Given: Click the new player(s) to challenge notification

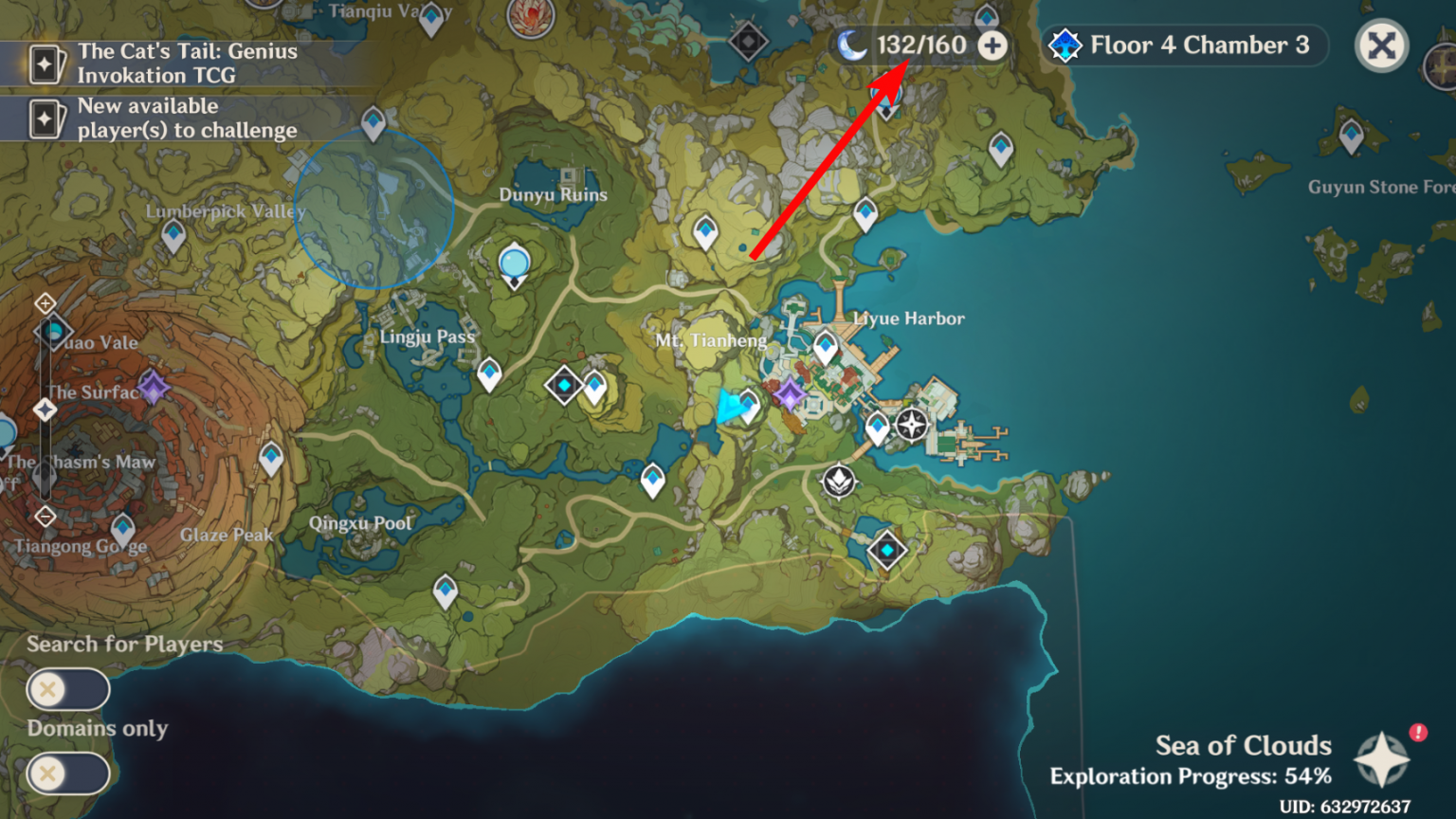Looking at the screenshot, I should tap(152, 118).
